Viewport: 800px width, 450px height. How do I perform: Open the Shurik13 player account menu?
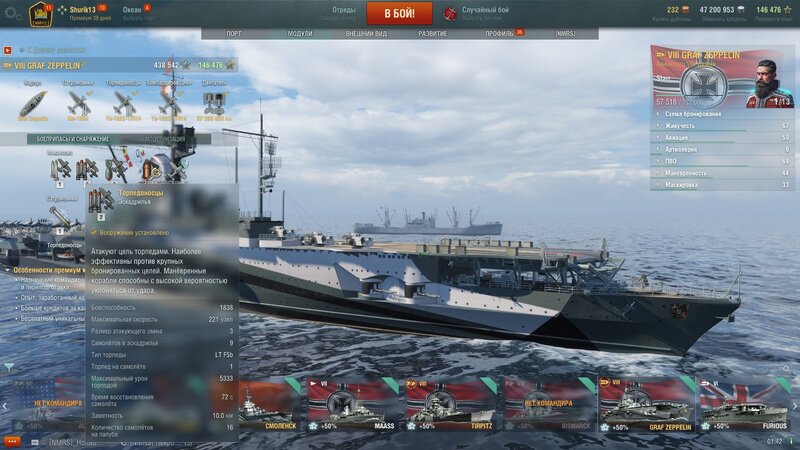[83, 9]
